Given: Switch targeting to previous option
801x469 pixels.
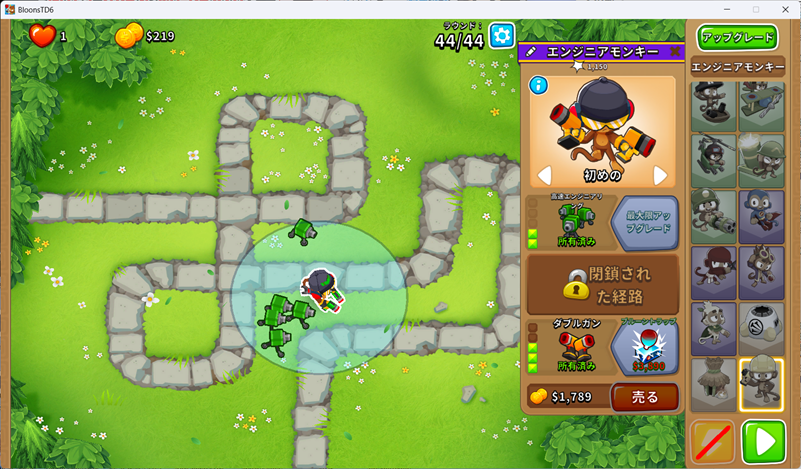Looking at the screenshot, I should [x=545, y=176].
